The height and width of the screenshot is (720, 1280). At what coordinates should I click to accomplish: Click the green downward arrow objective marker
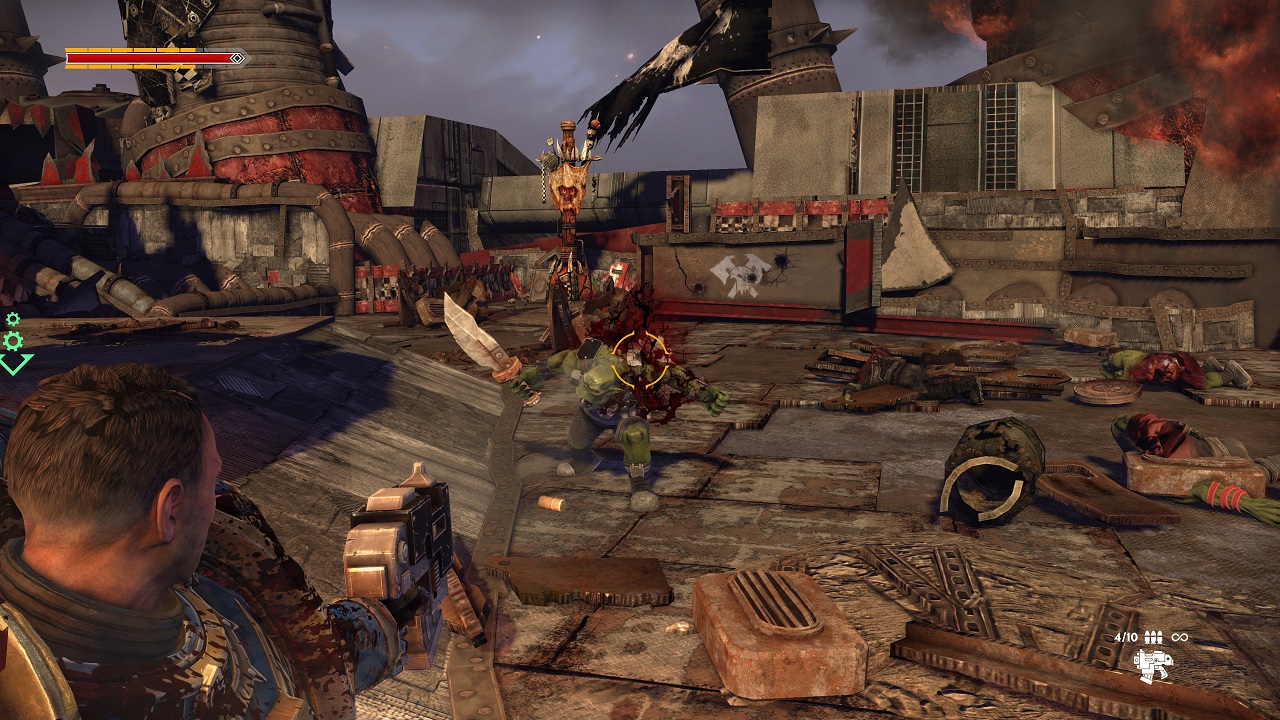[15, 363]
